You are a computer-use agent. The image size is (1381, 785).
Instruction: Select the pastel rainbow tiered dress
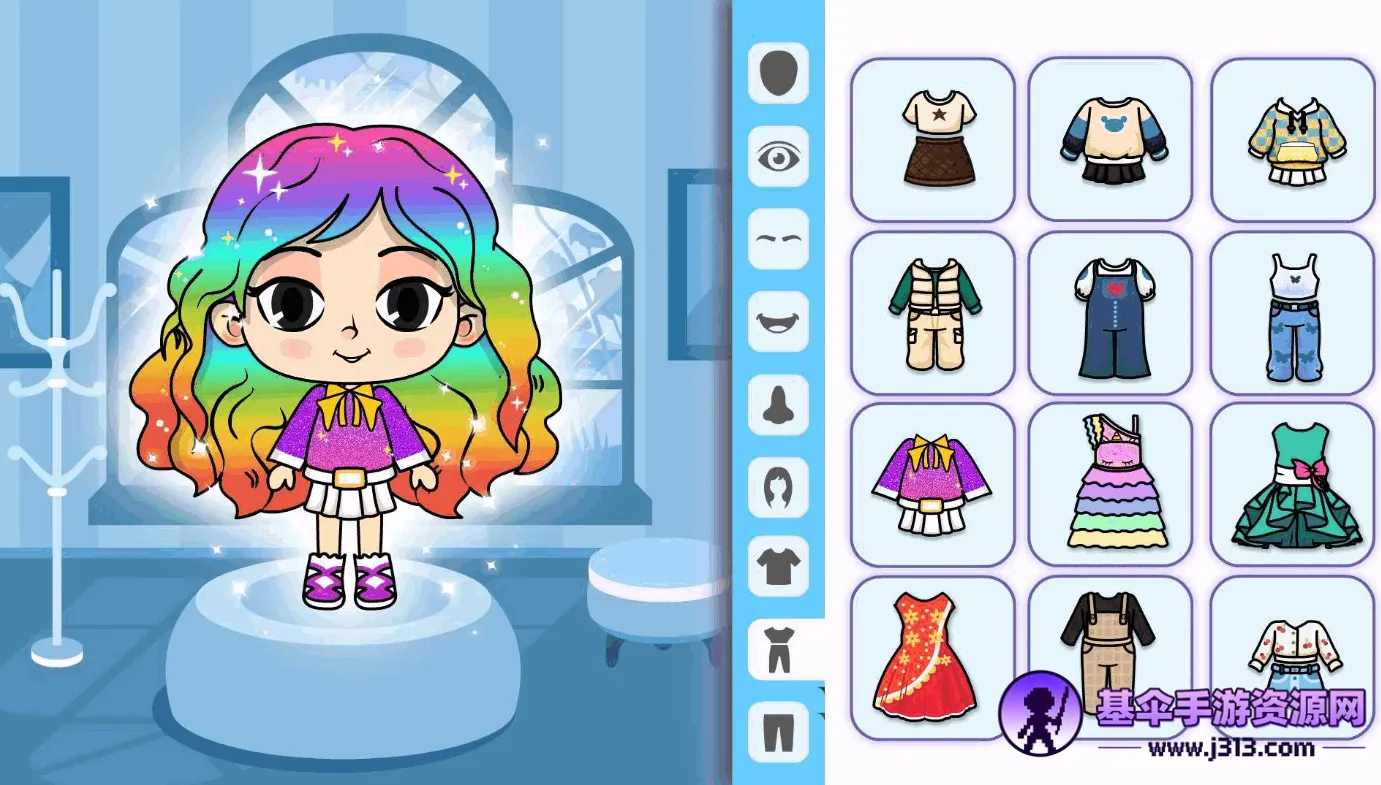1110,485
